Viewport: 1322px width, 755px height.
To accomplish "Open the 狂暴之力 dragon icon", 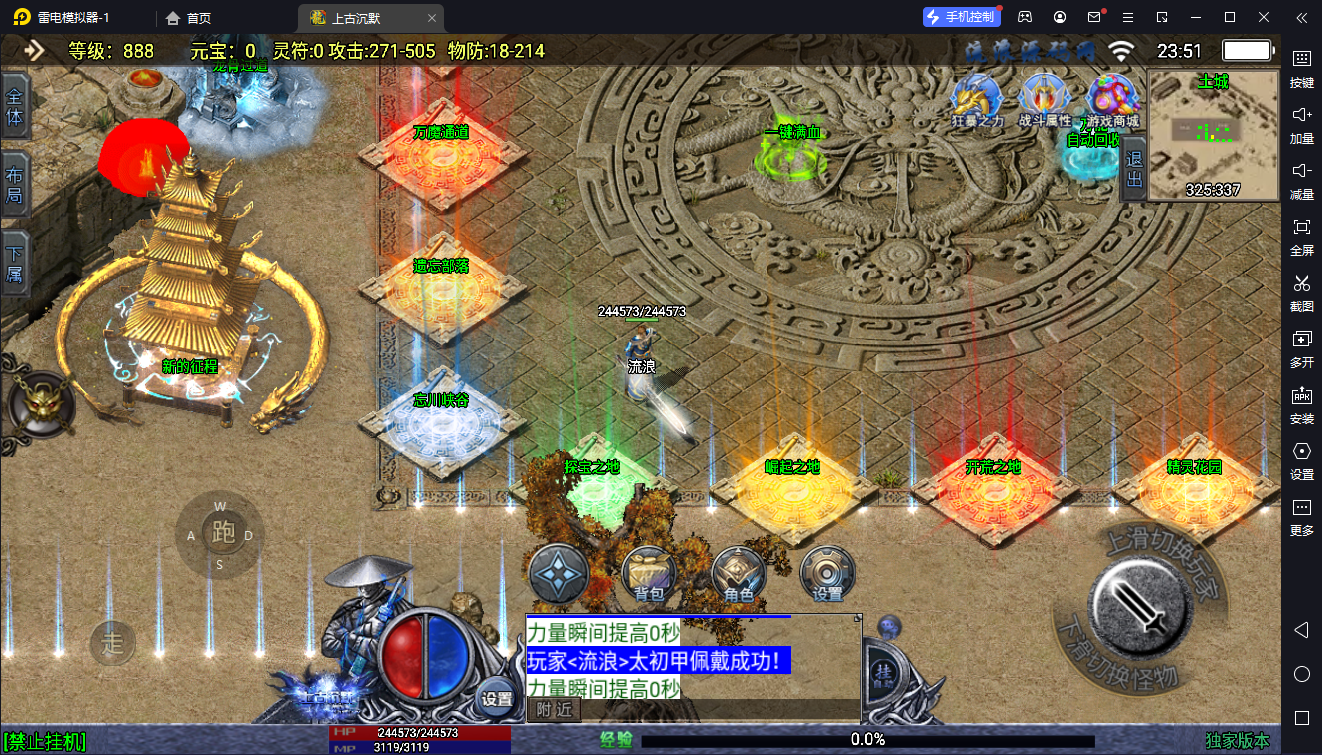I will tap(977, 101).
